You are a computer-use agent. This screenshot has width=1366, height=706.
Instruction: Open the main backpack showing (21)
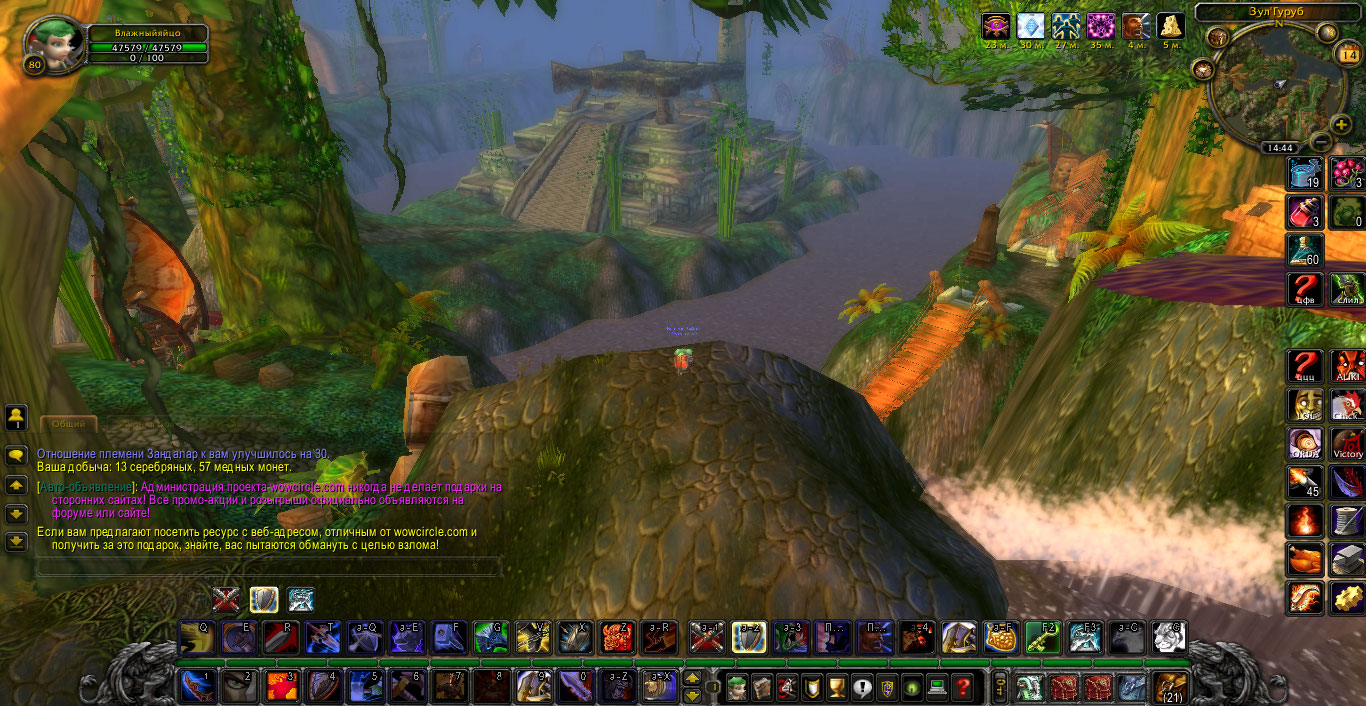[1169, 687]
